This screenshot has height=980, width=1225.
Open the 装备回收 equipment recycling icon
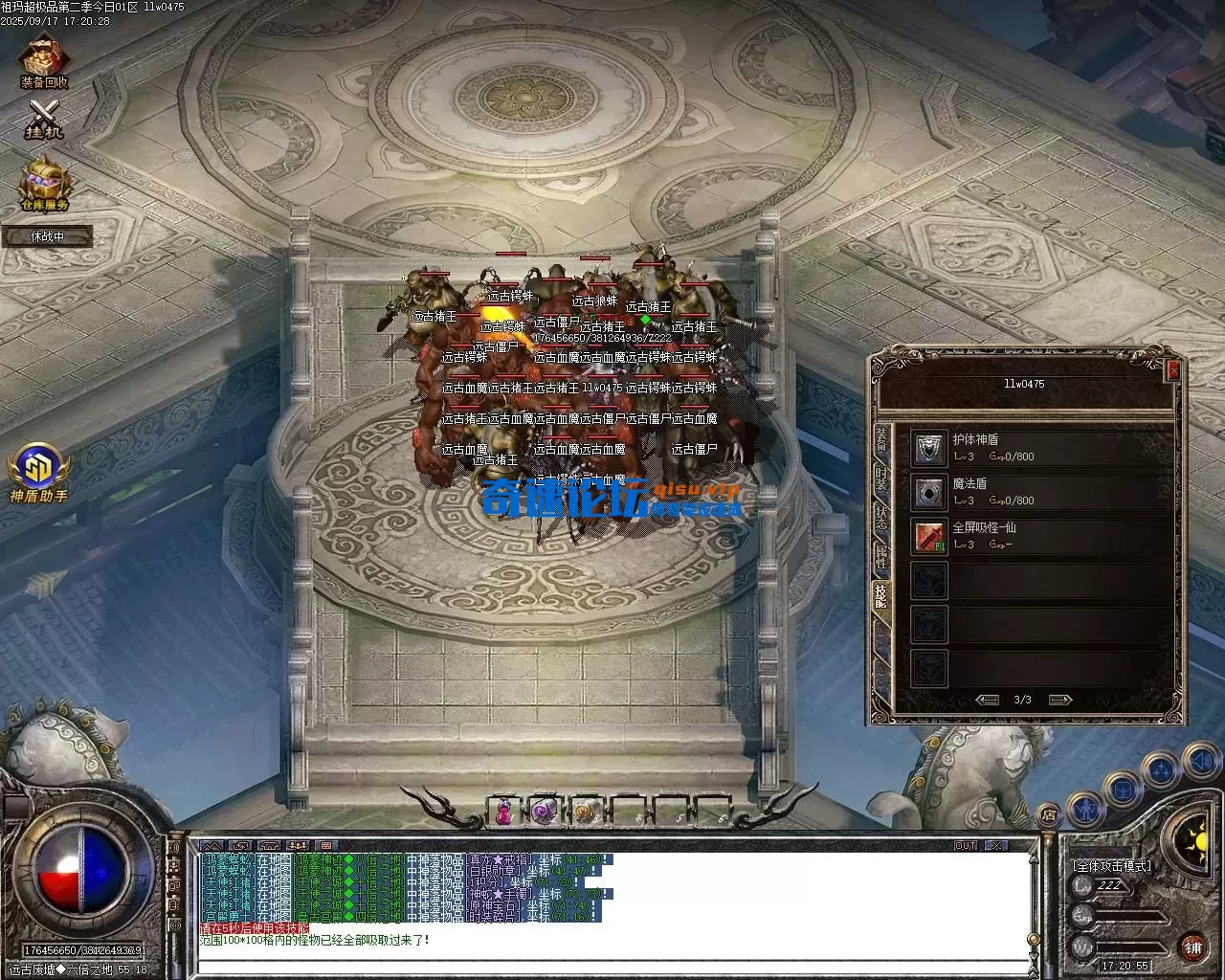[44, 59]
